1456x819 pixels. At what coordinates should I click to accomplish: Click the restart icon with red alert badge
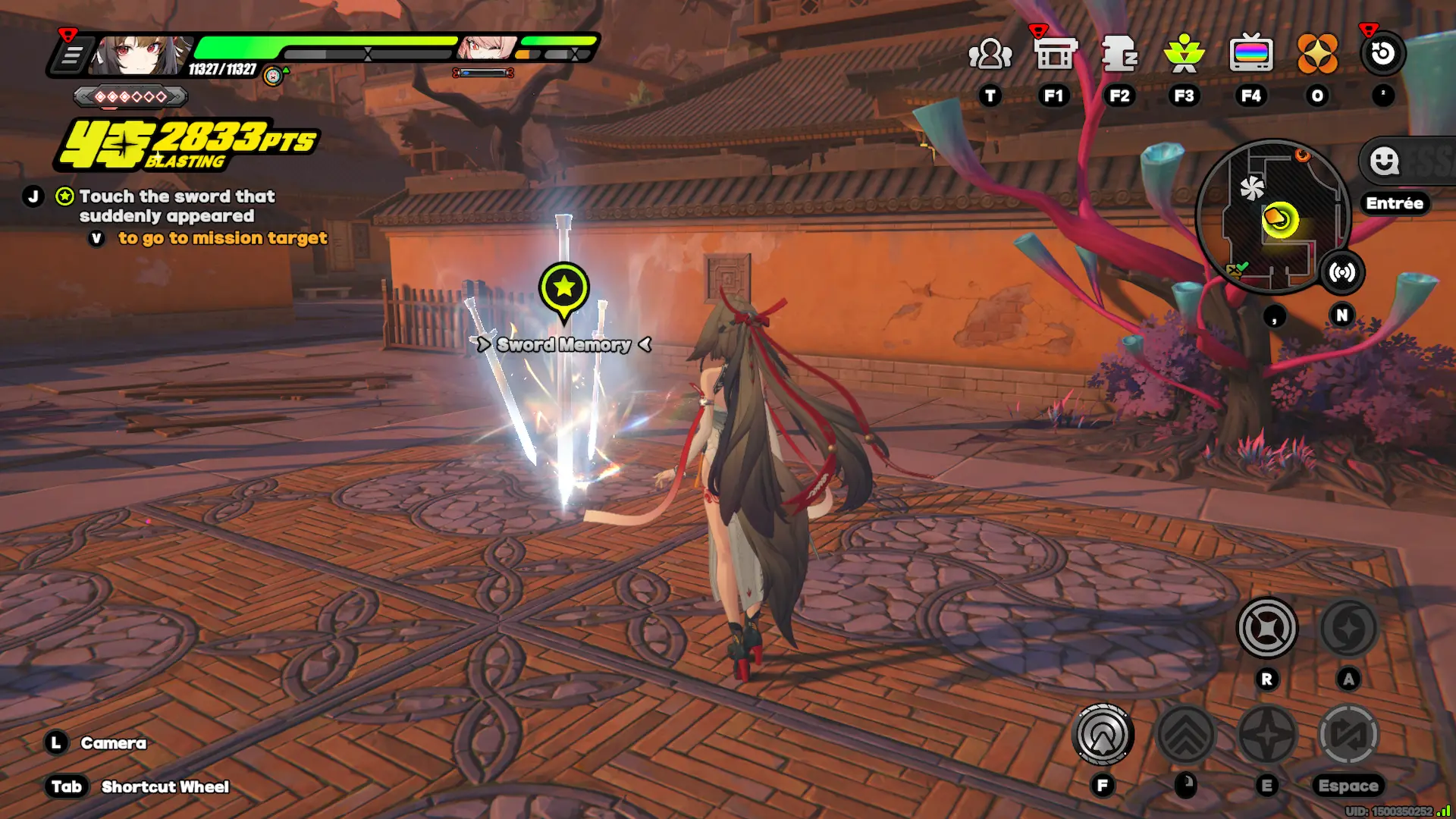point(1382,52)
